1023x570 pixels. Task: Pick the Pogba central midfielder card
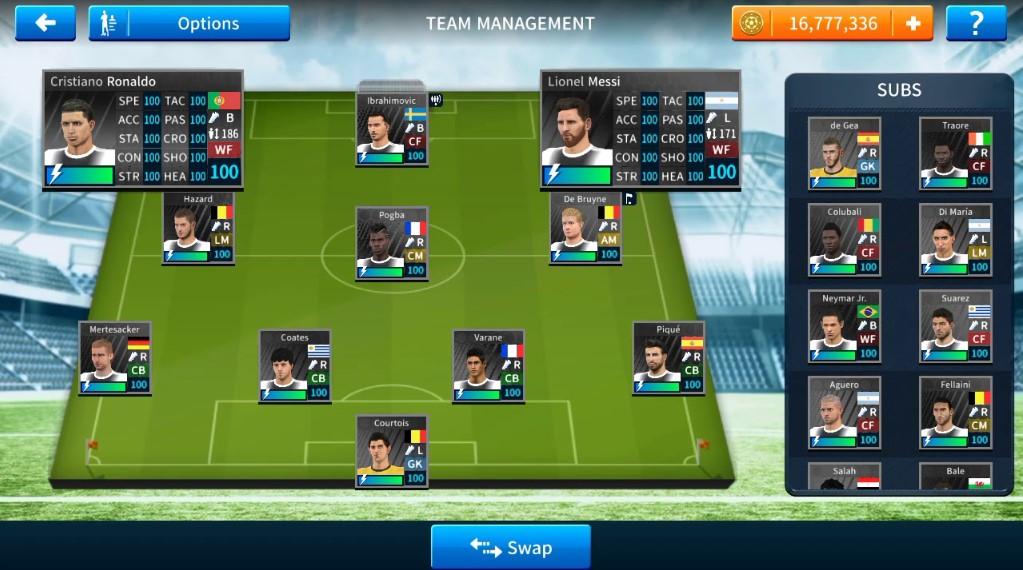coord(392,243)
